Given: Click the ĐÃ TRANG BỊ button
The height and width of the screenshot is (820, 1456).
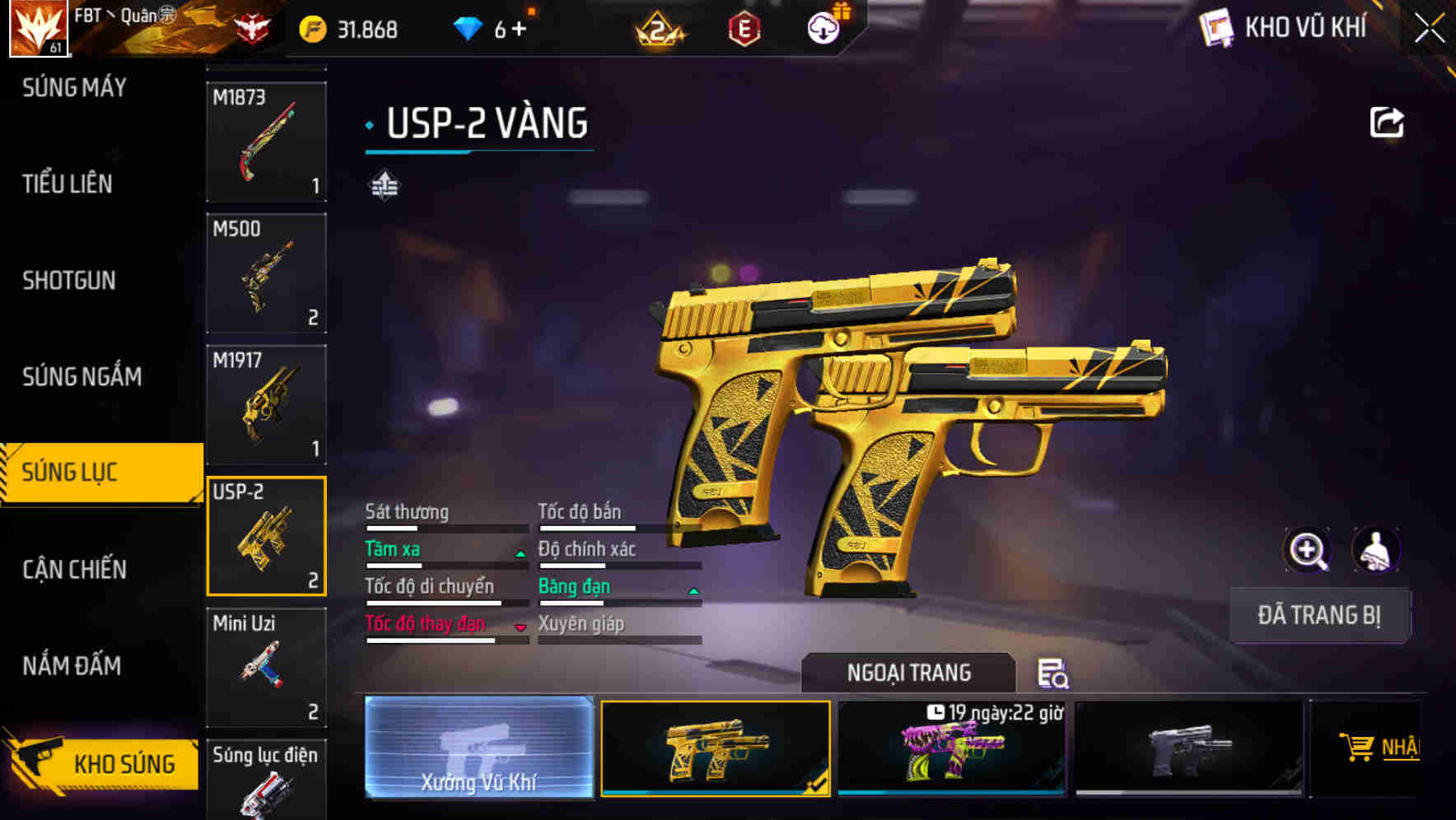Looking at the screenshot, I should point(1318,615).
